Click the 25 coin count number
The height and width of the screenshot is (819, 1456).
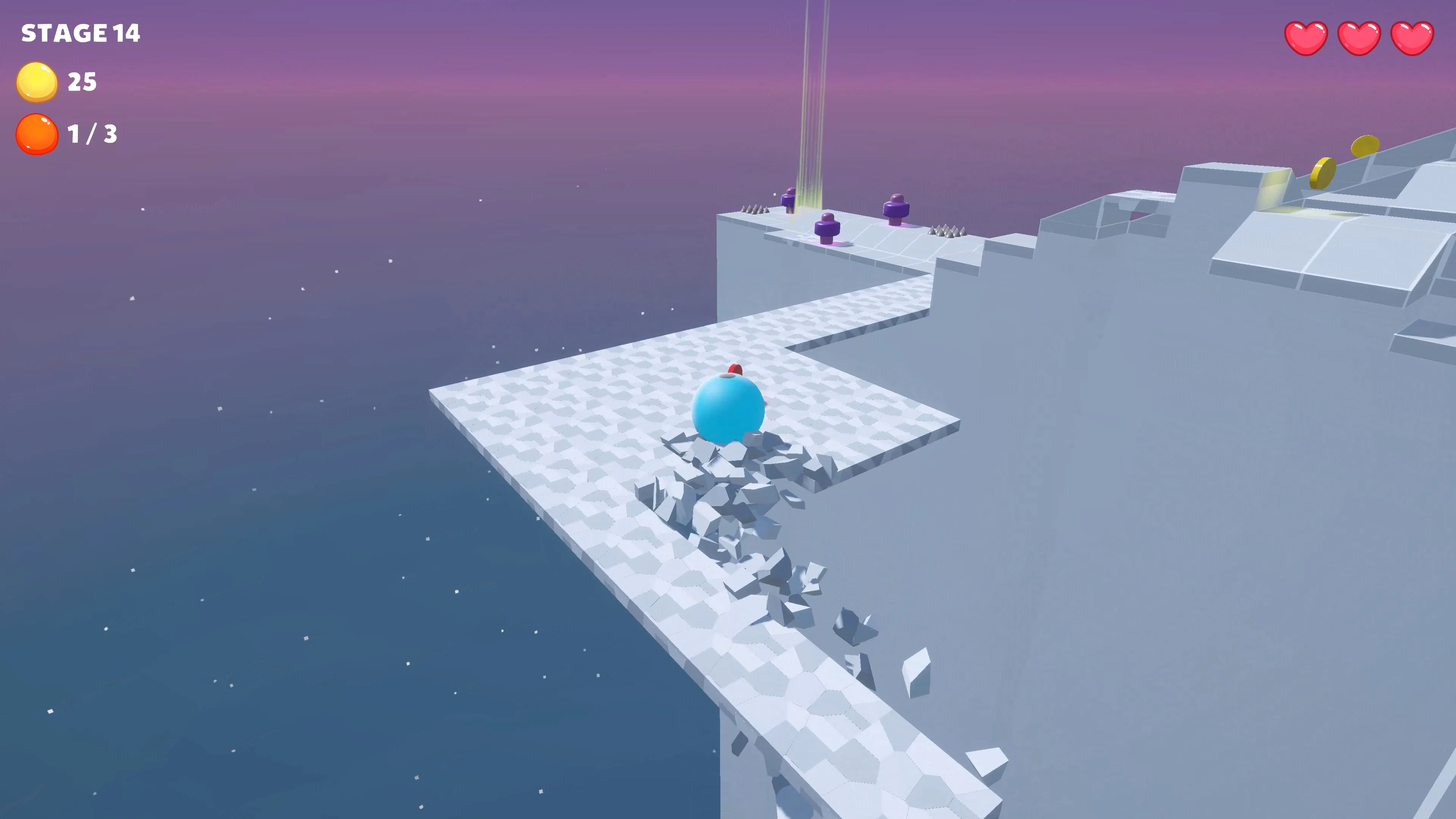point(82,82)
